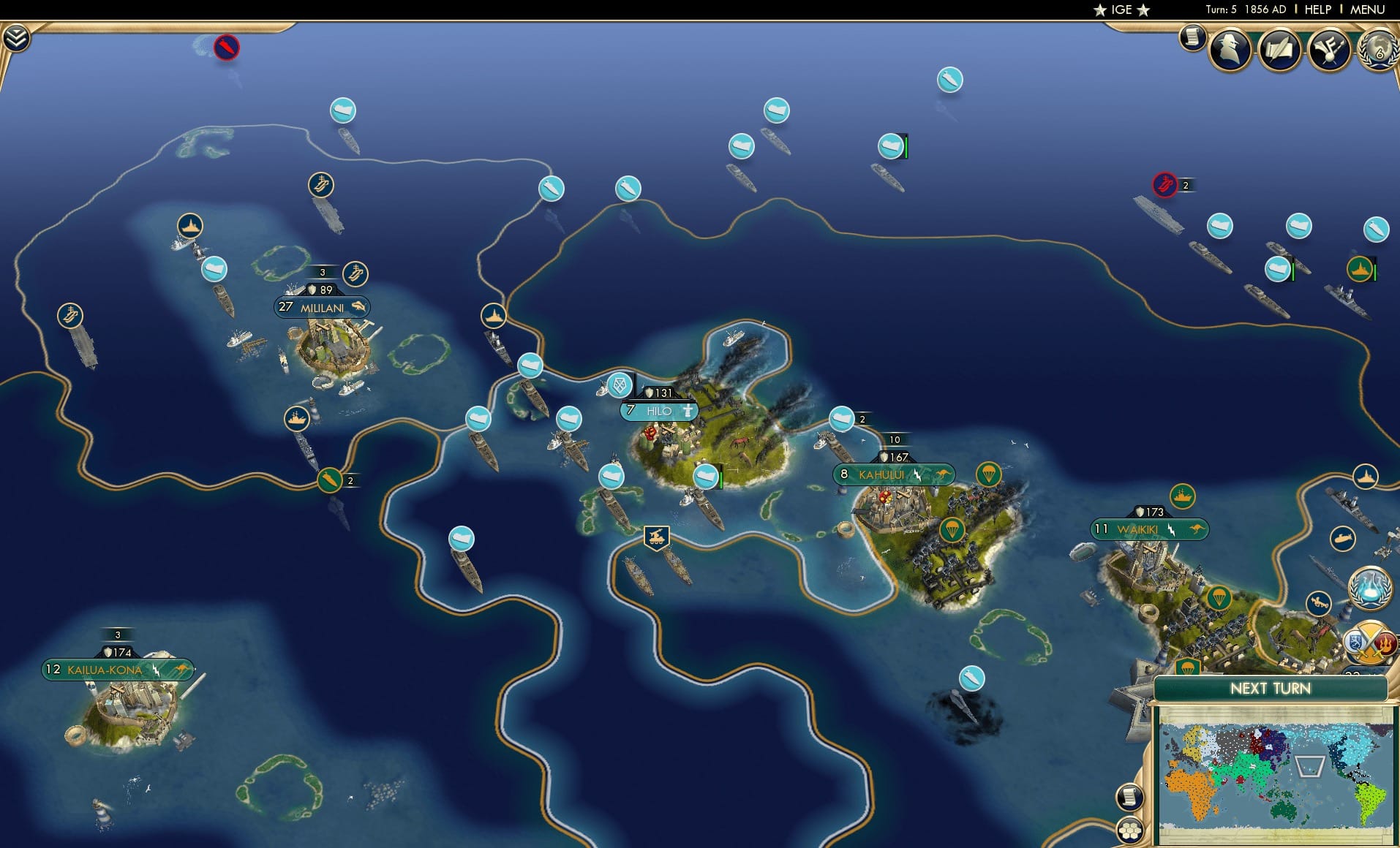
Task: Open the crossed-swords war notification
Action: (1372, 643)
